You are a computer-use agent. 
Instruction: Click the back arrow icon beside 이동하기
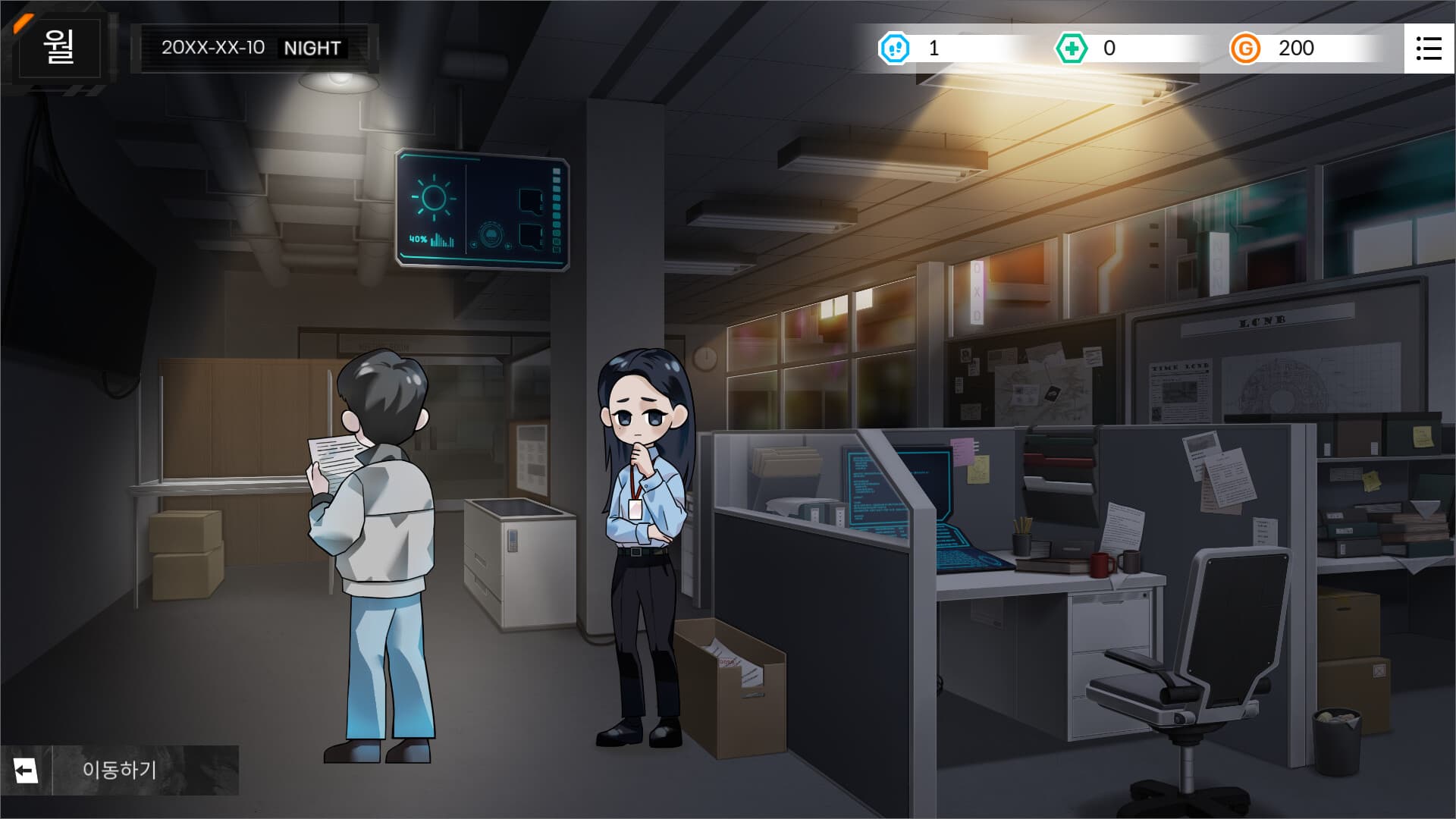pos(27,770)
